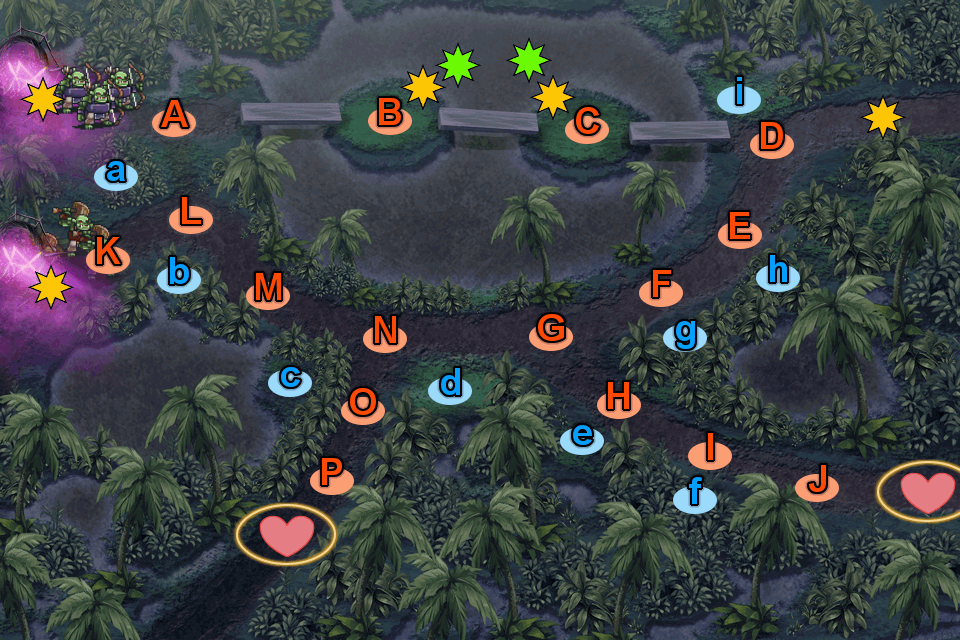Select the orange K marker
Viewport: 960px width, 640px height.
[x=108, y=256]
